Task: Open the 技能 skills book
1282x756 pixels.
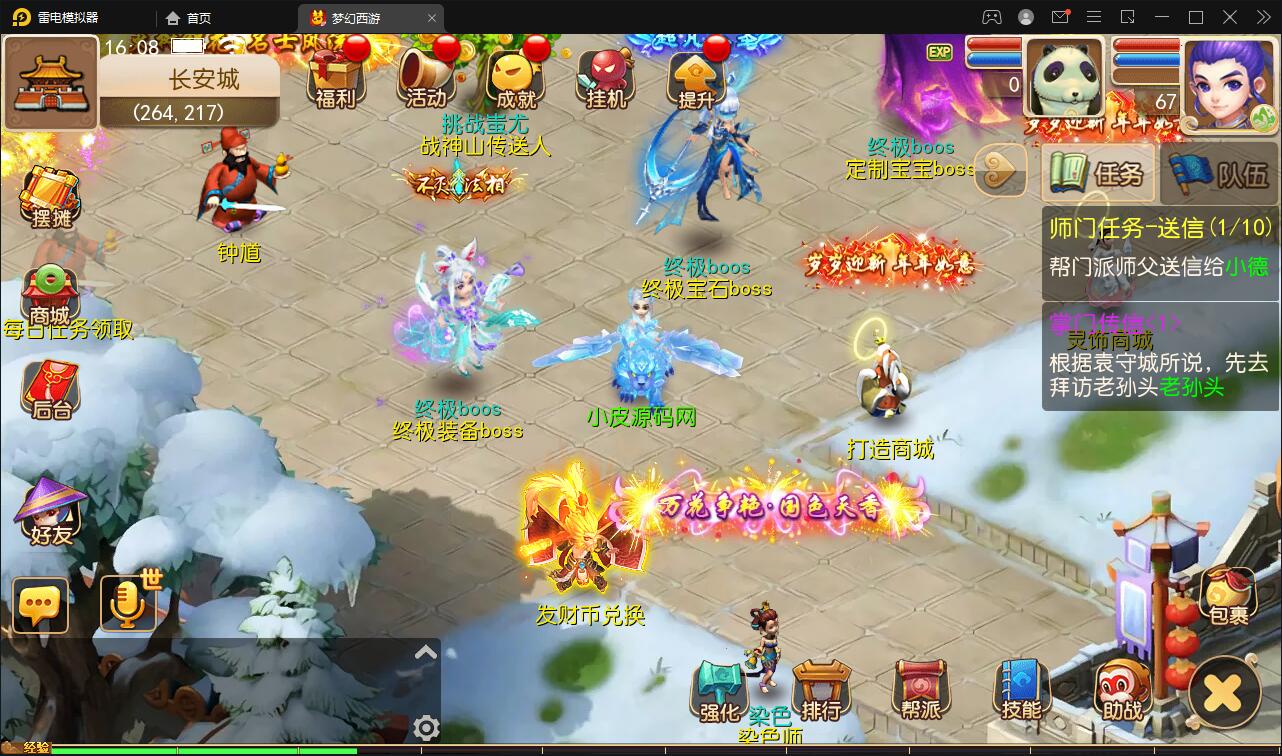Action: [1021, 690]
